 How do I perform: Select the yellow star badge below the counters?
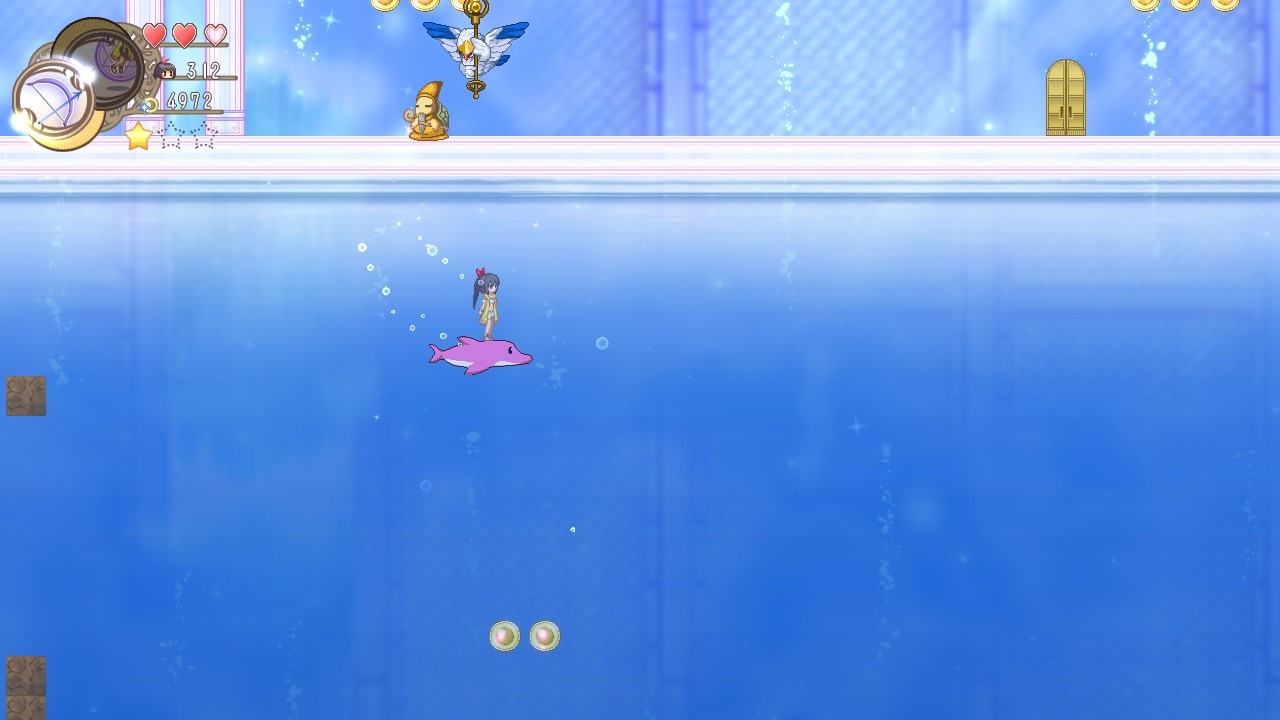138,135
